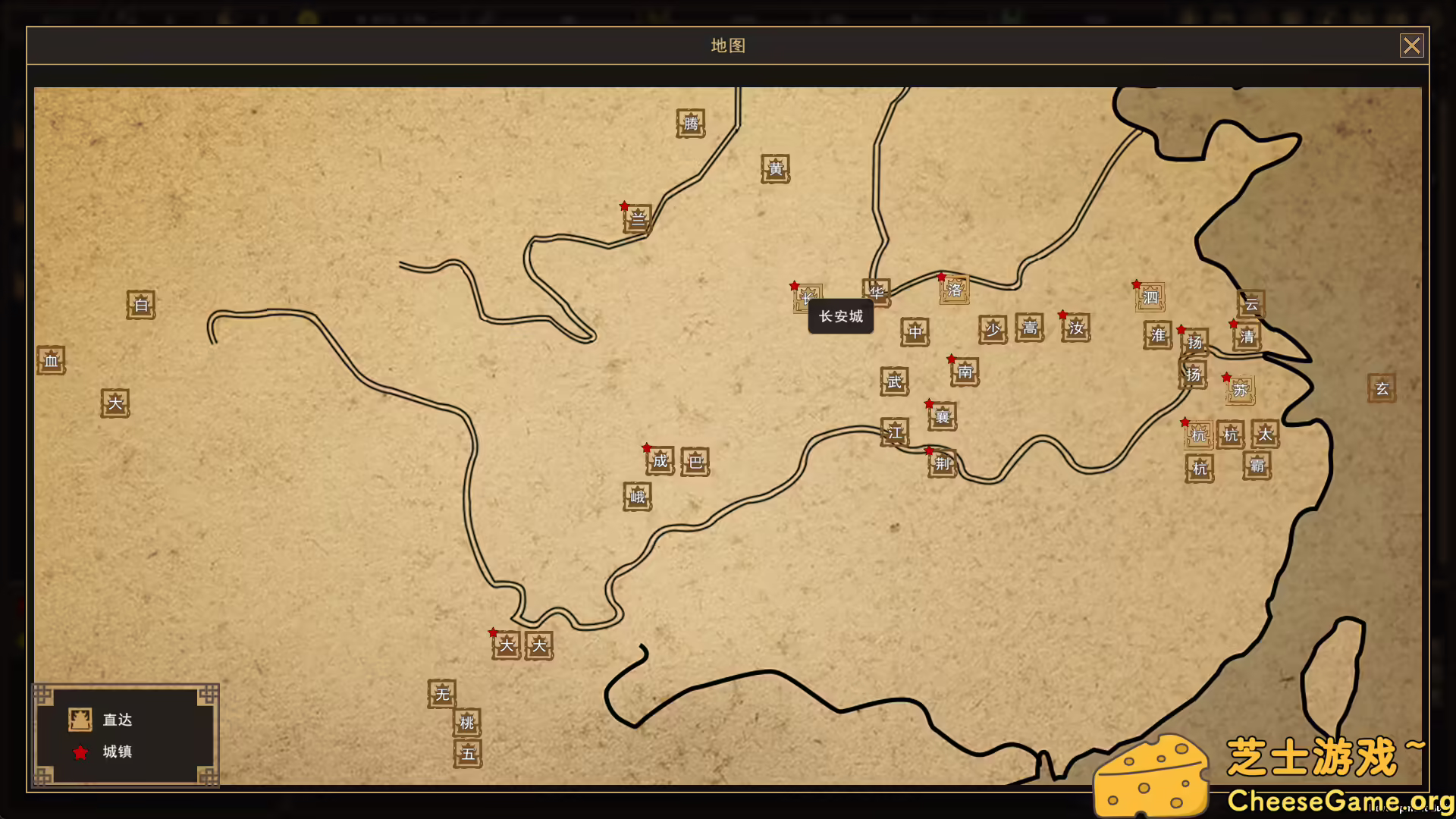Close the 地图 map window

pos(1411,45)
